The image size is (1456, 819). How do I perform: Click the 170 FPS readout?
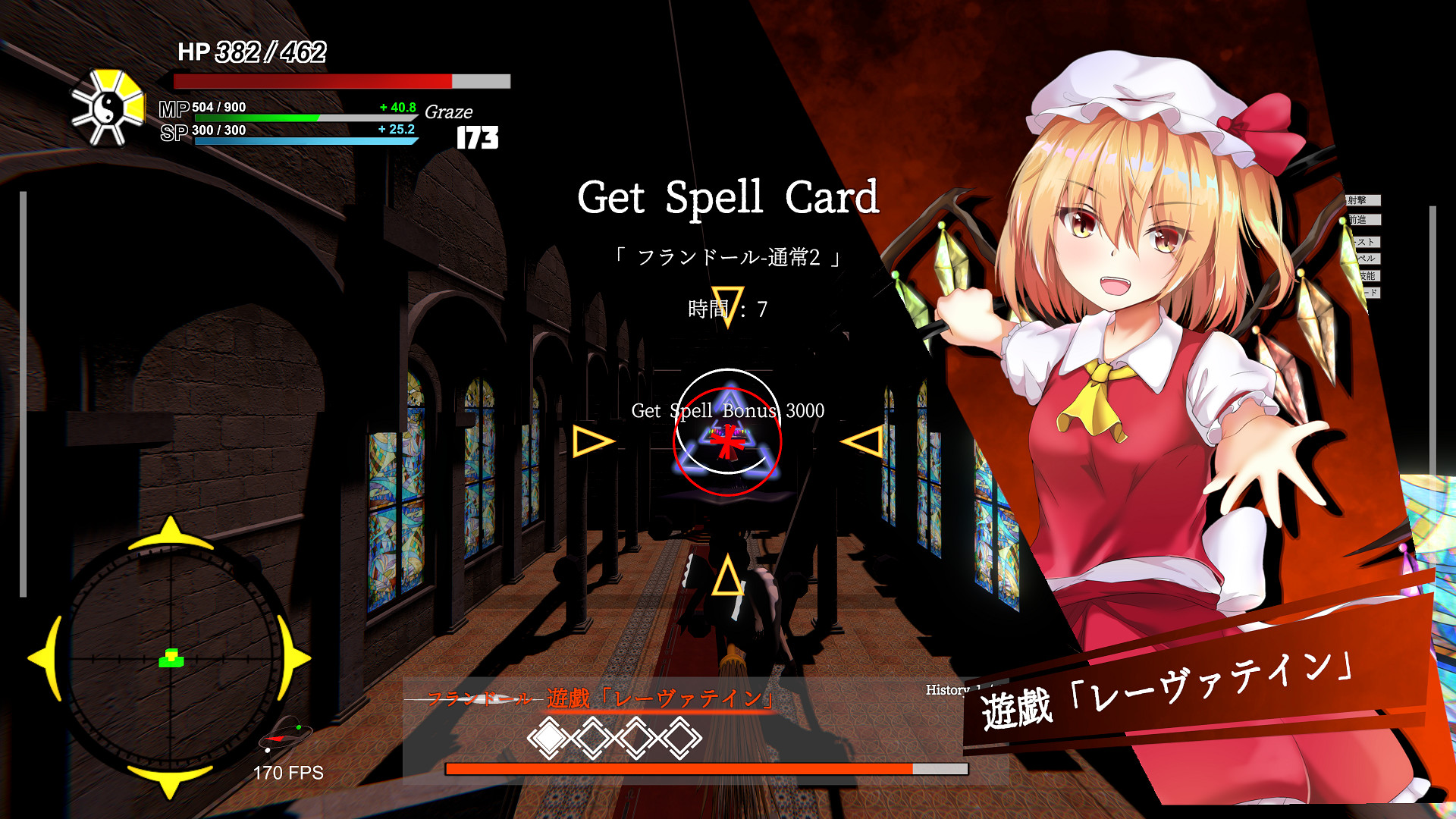[x=288, y=773]
